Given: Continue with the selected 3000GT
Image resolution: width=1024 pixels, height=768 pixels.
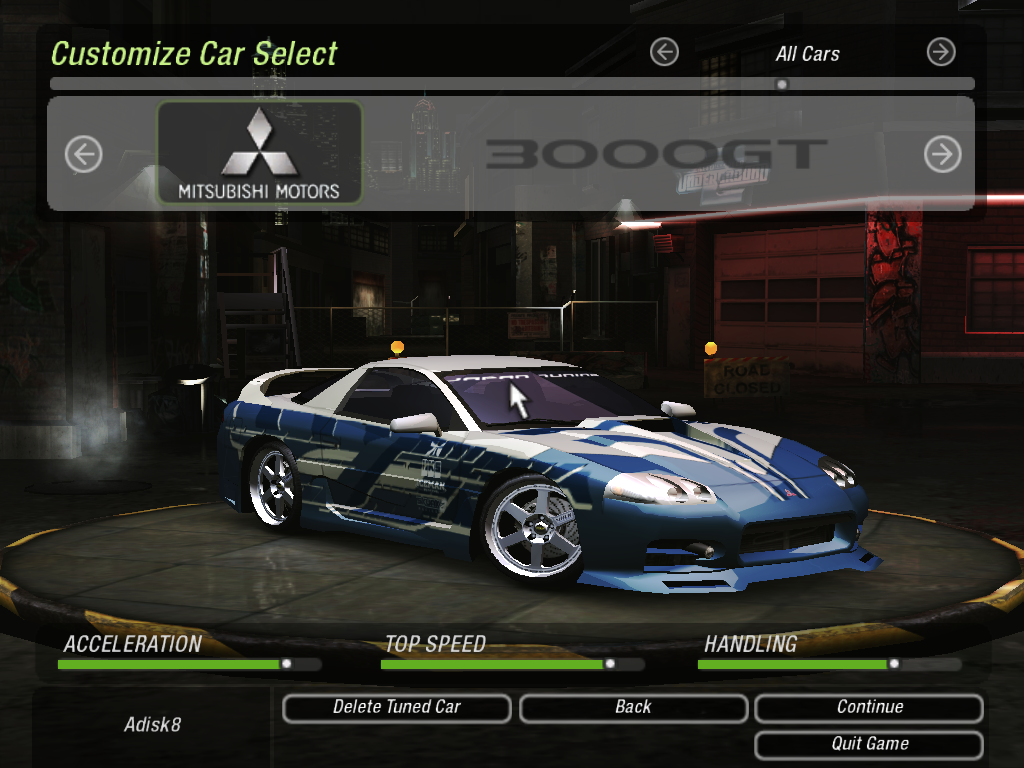Looking at the screenshot, I should click(x=869, y=708).
